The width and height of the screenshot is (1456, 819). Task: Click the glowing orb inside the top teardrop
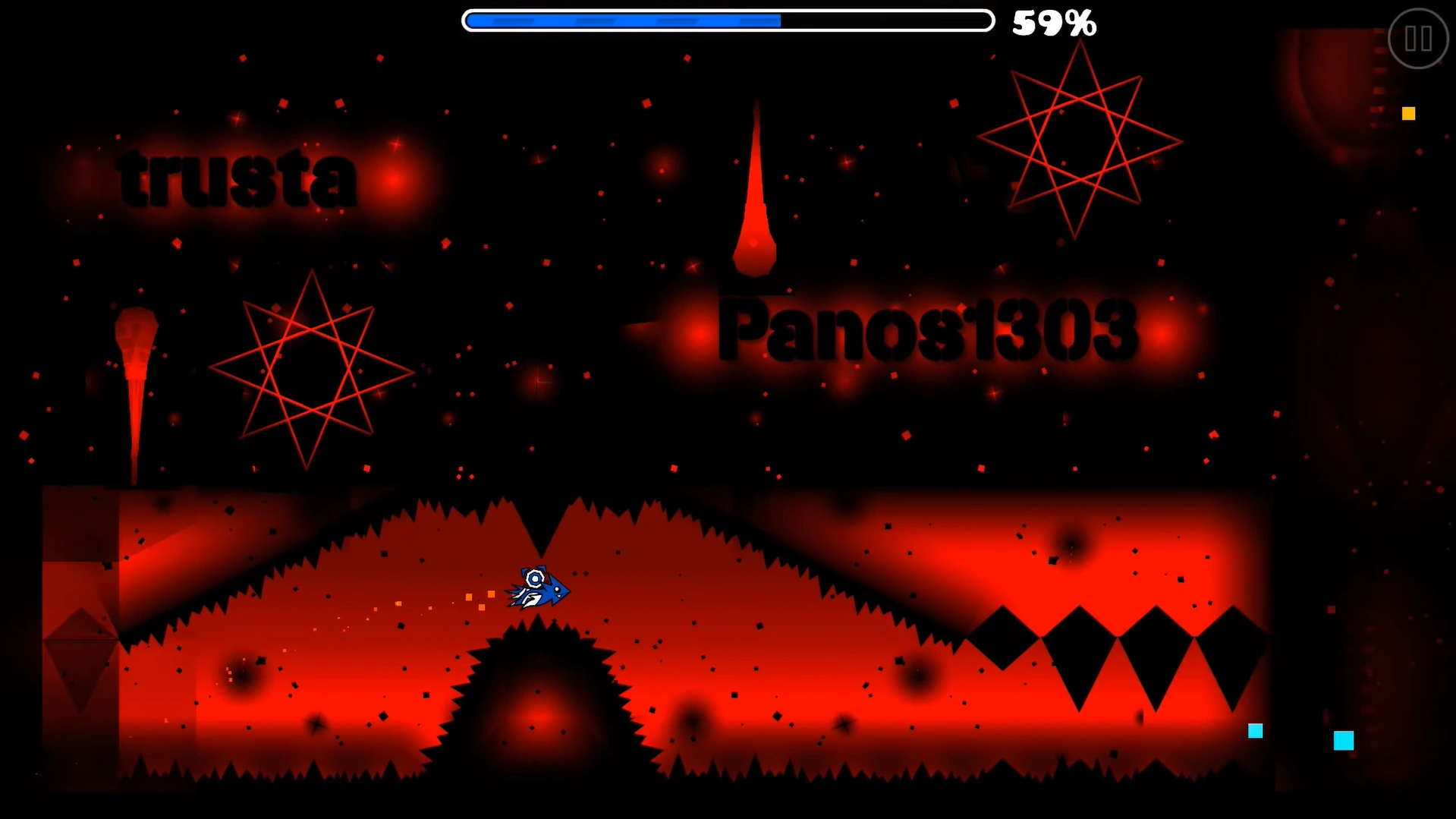coord(755,243)
